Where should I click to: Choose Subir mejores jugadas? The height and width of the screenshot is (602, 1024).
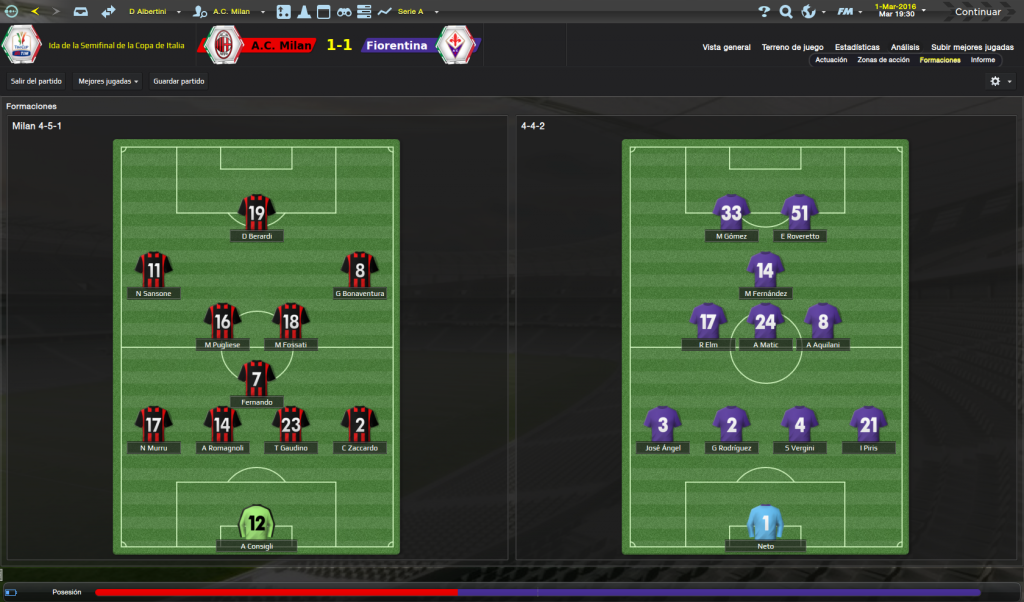pos(972,47)
